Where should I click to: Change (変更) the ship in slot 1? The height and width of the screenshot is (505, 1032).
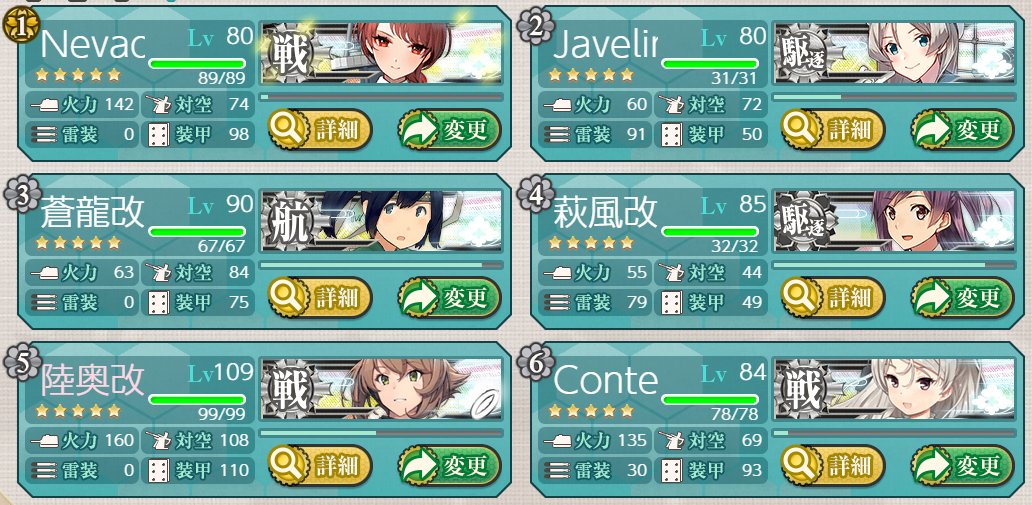449,130
